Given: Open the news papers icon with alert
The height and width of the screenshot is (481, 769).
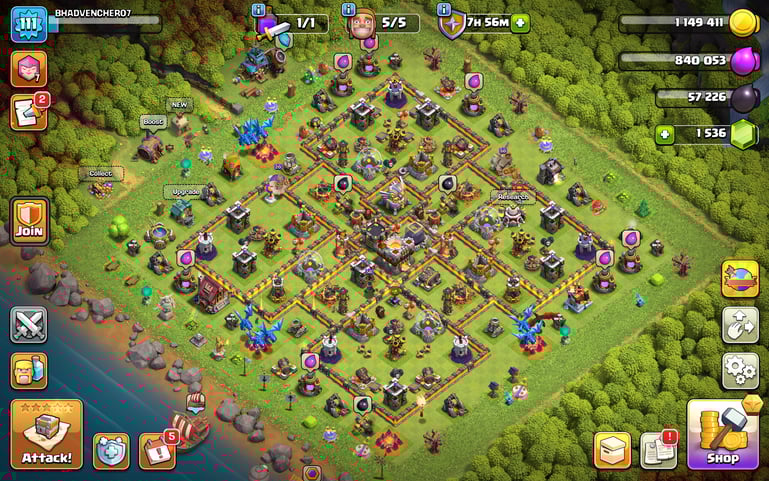Looking at the screenshot, I should [x=658, y=450].
